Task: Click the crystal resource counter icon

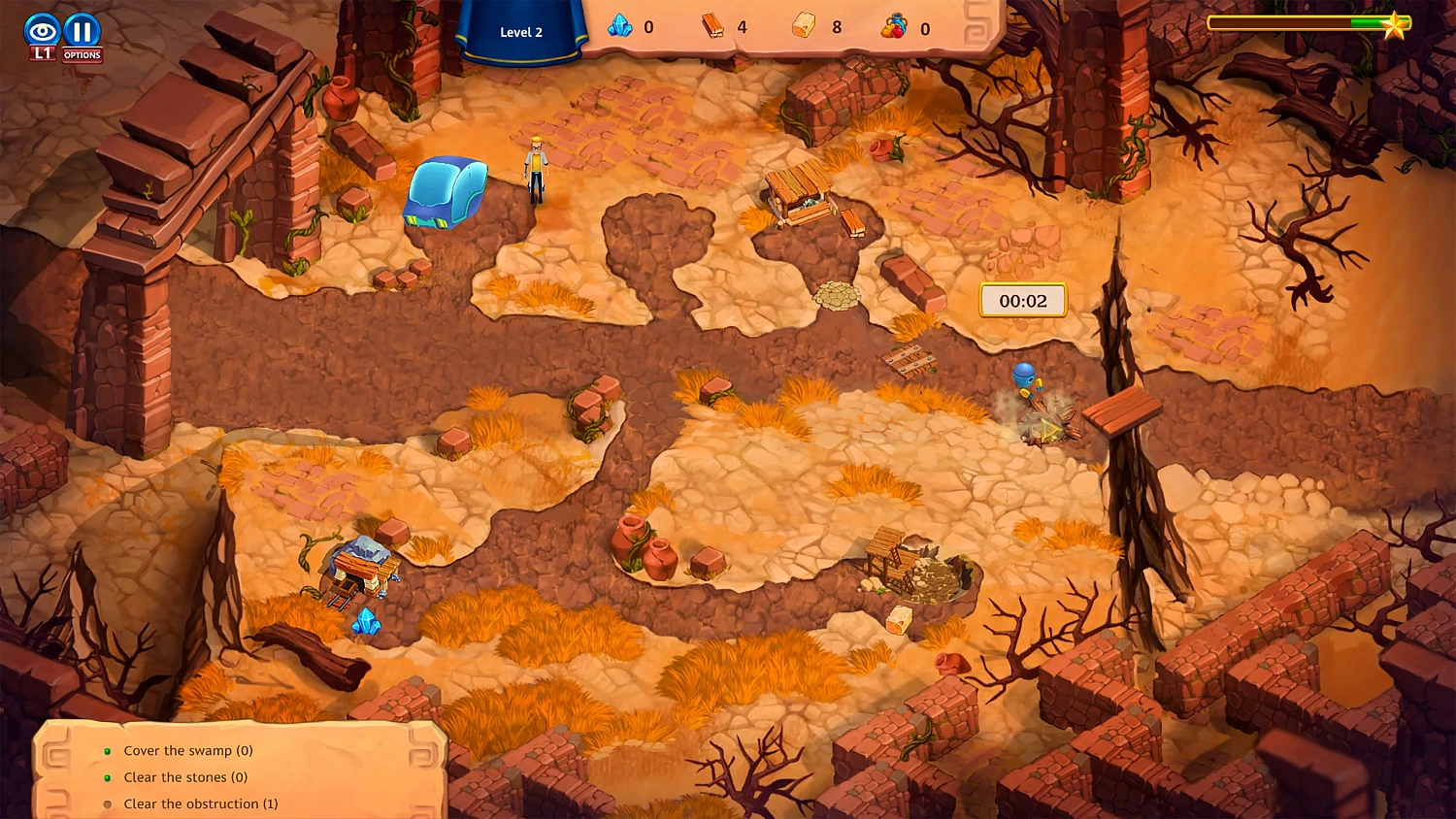Action: (617, 27)
